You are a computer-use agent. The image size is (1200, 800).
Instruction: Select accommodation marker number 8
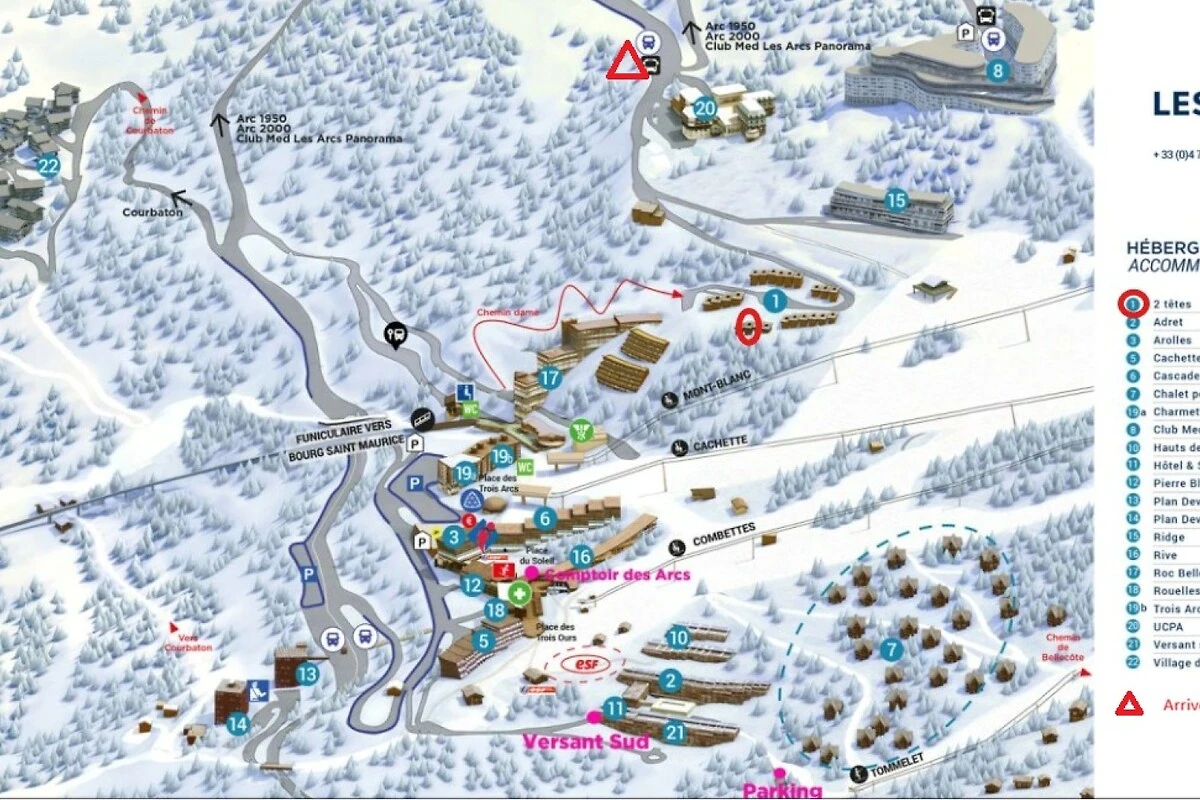997,71
